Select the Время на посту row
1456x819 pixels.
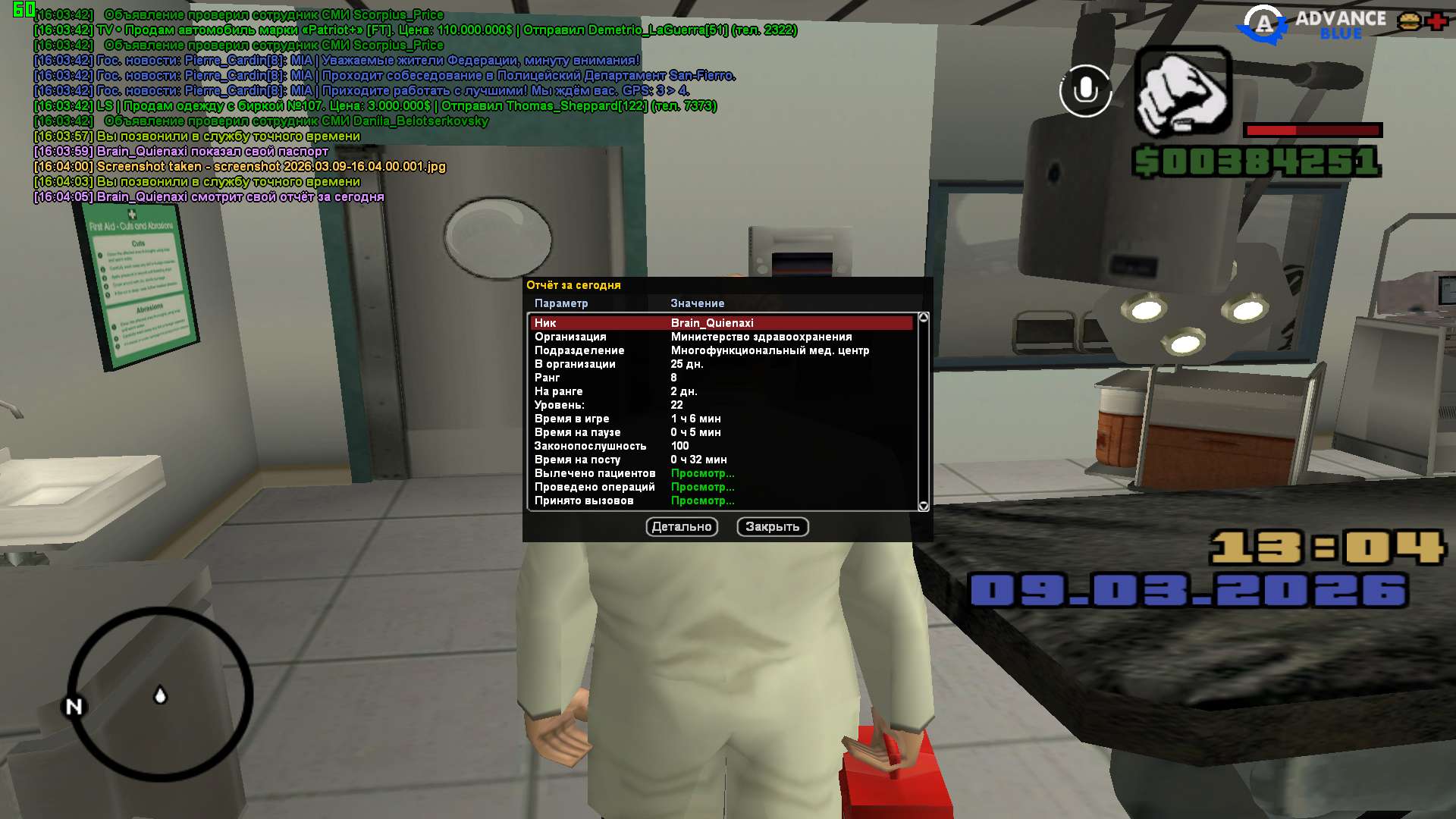click(722, 460)
